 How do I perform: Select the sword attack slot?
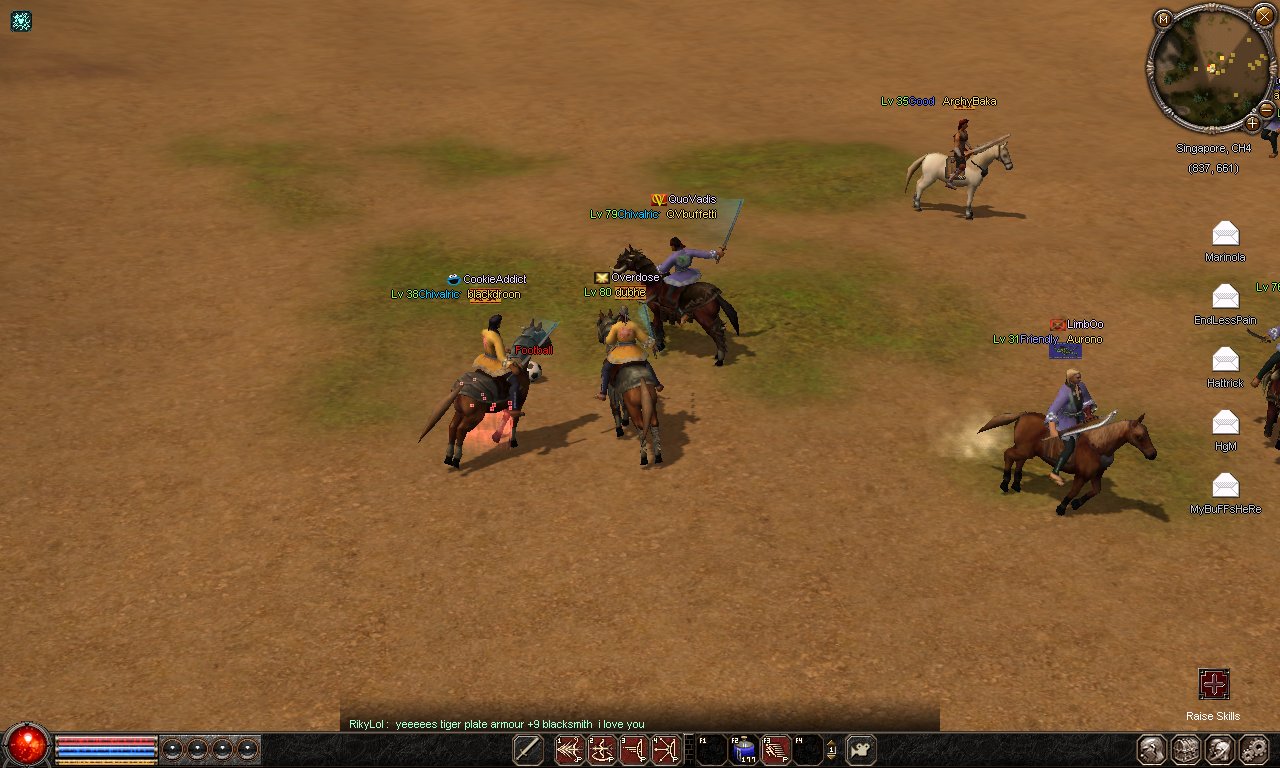(528, 750)
